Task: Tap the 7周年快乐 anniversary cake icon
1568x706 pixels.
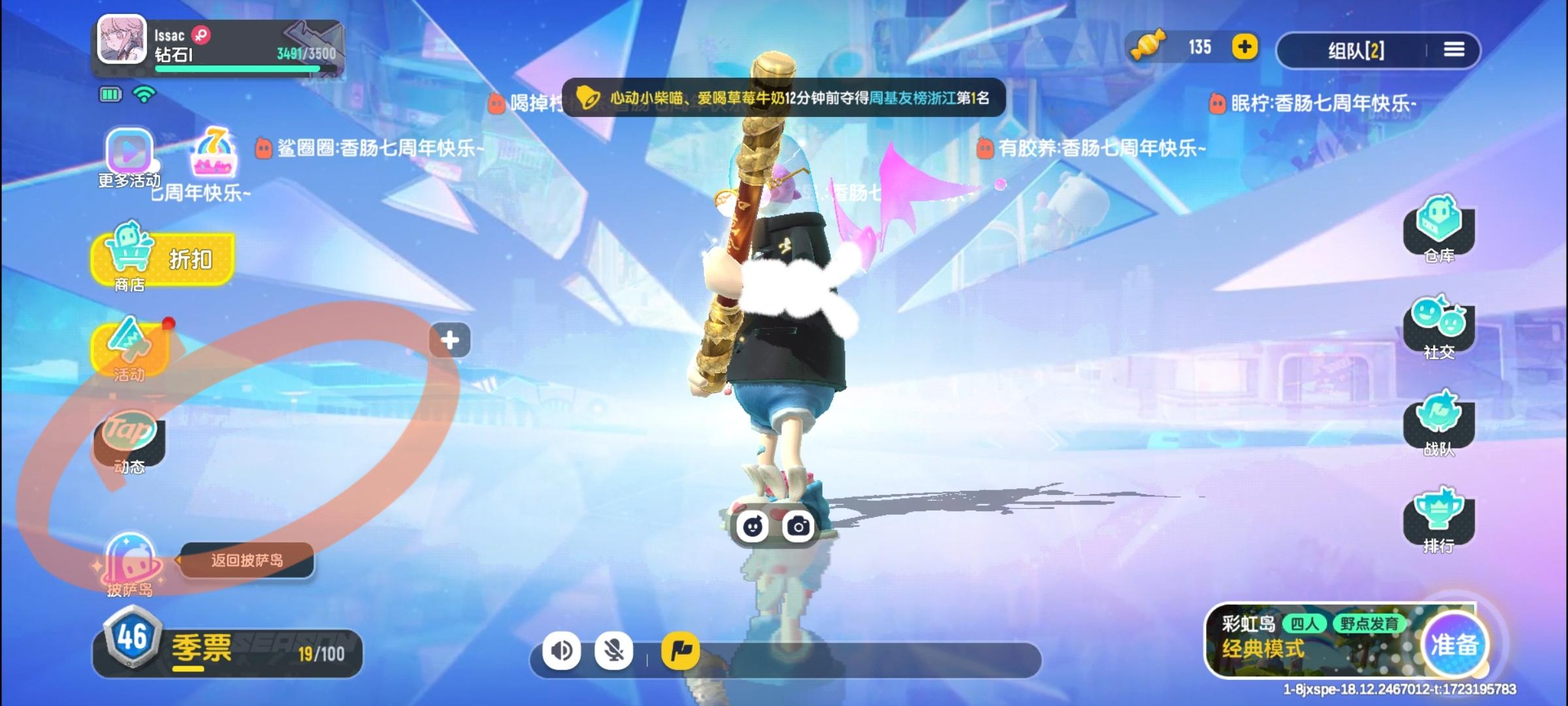Action: click(x=216, y=154)
